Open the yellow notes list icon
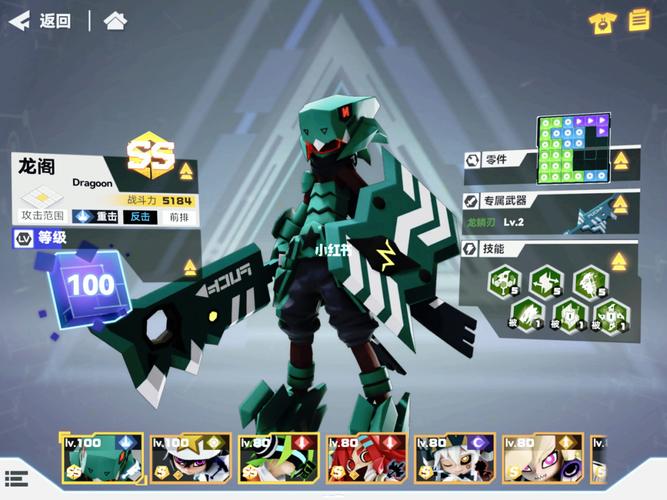The image size is (667, 500). [639, 21]
